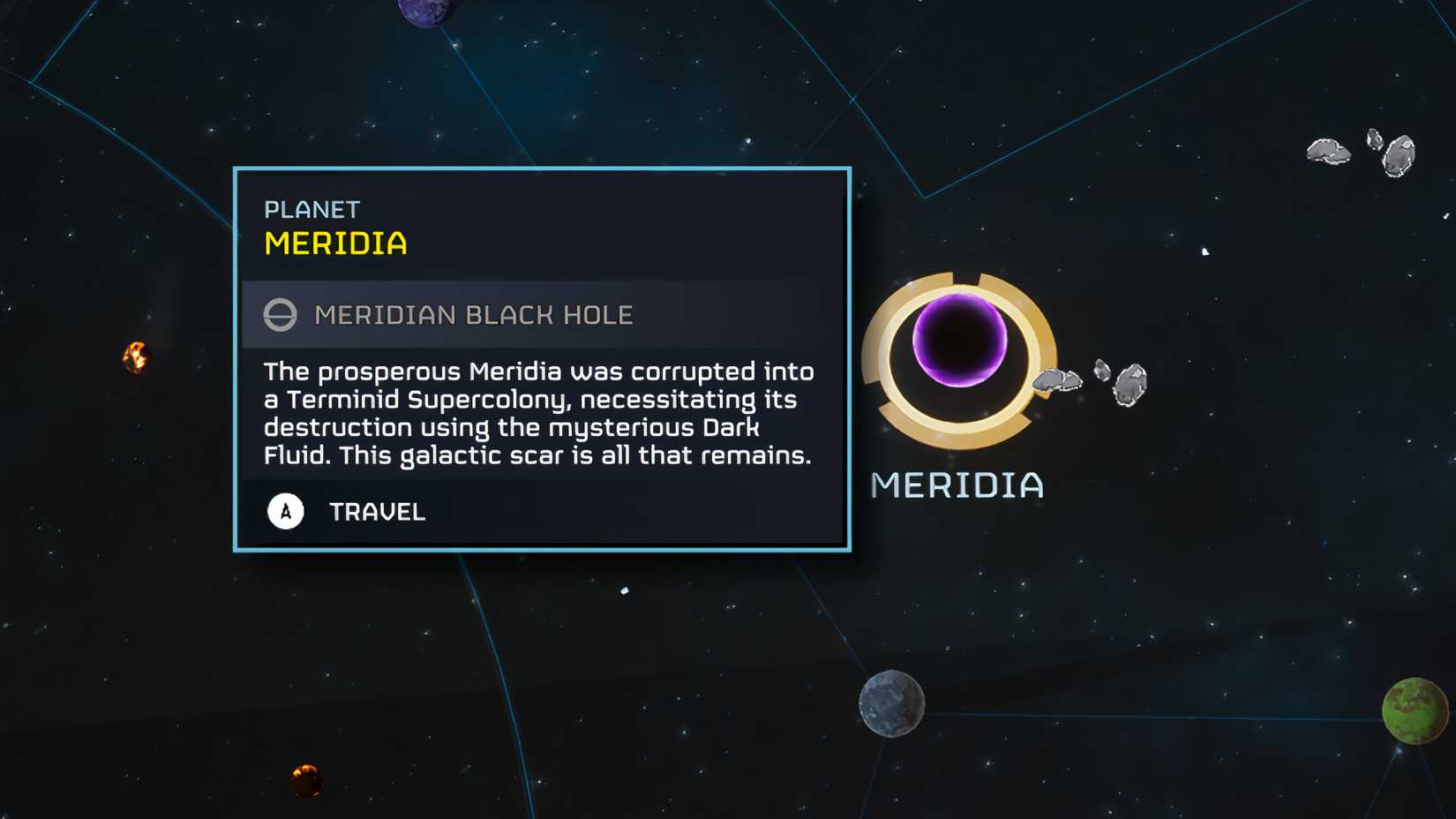Viewport: 1456px width, 819px height.
Task: Select the A button travel prompt icon
Action: click(x=284, y=511)
